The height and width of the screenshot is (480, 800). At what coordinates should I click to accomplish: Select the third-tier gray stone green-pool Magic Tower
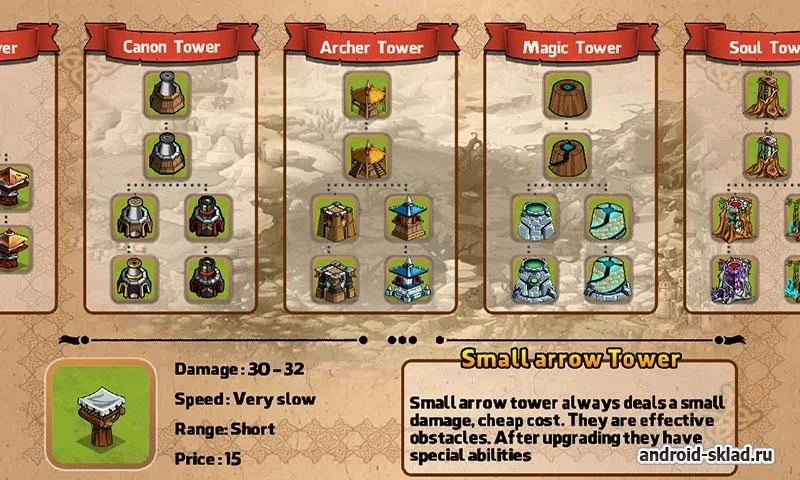pyautogui.click(x=536, y=218)
